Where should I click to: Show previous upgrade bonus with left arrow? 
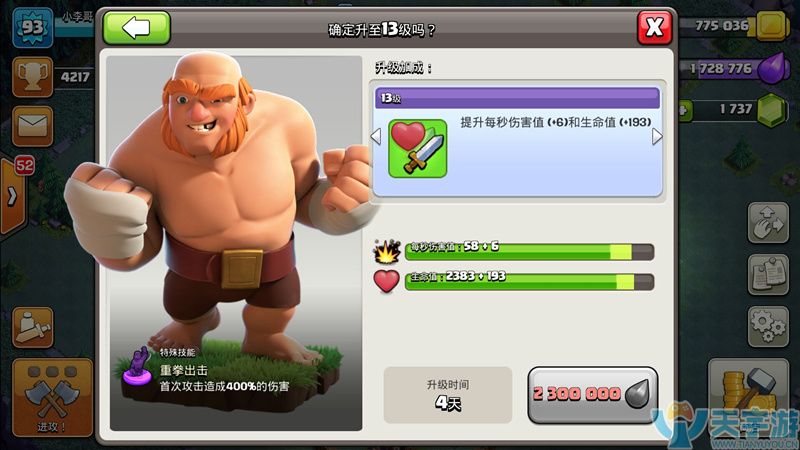(377, 137)
